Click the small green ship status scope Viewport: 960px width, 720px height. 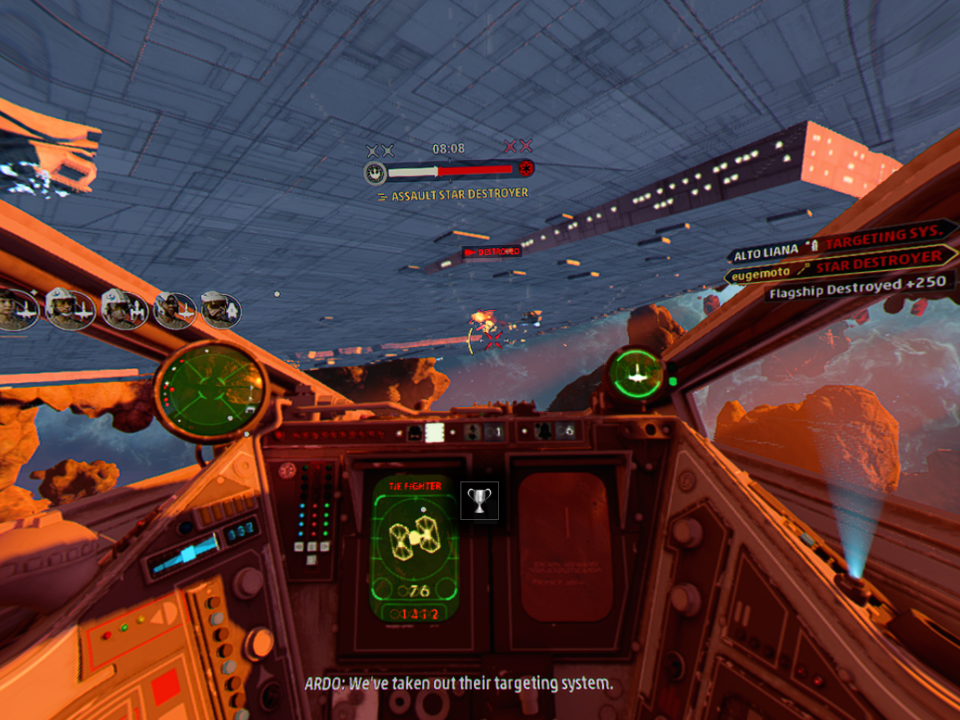click(x=637, y=373)
